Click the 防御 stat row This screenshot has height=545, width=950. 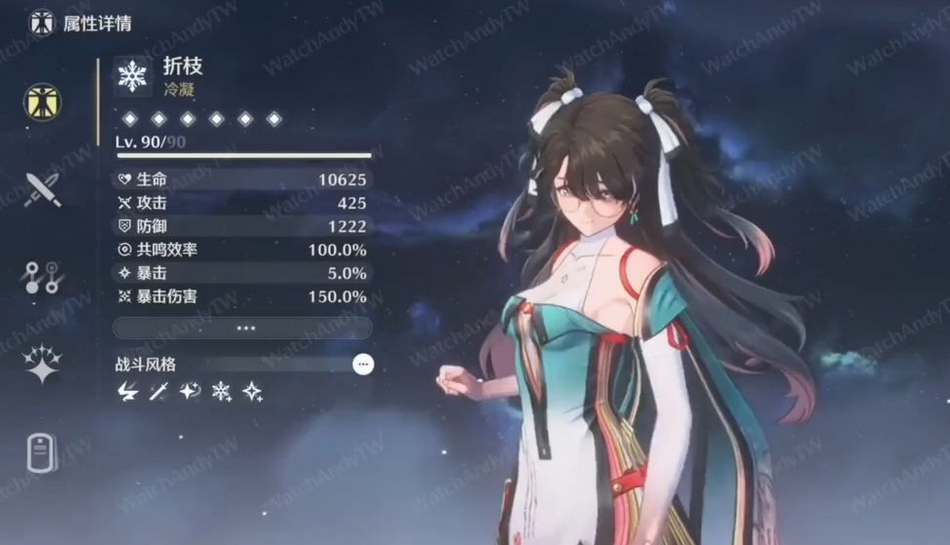(243, 226)
